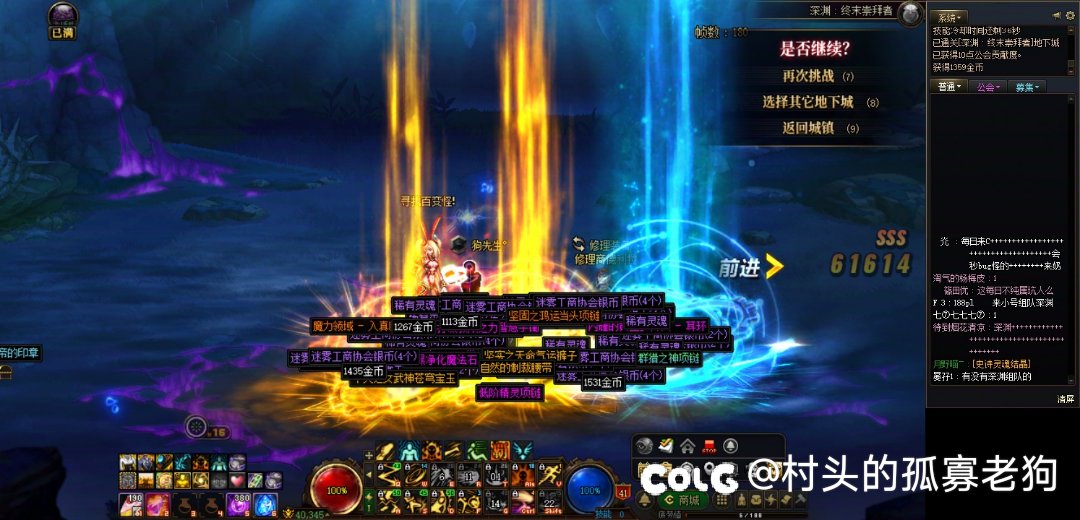Clear the chat with 清屏
The height and width of the screenshot is (520, 1080).
(1065, 399)
